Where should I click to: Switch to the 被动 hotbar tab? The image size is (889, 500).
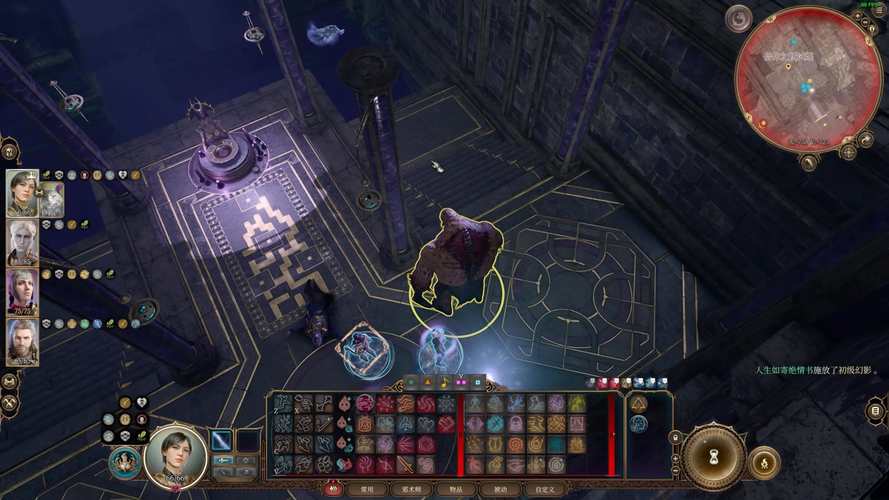click(x=500, y=489)
